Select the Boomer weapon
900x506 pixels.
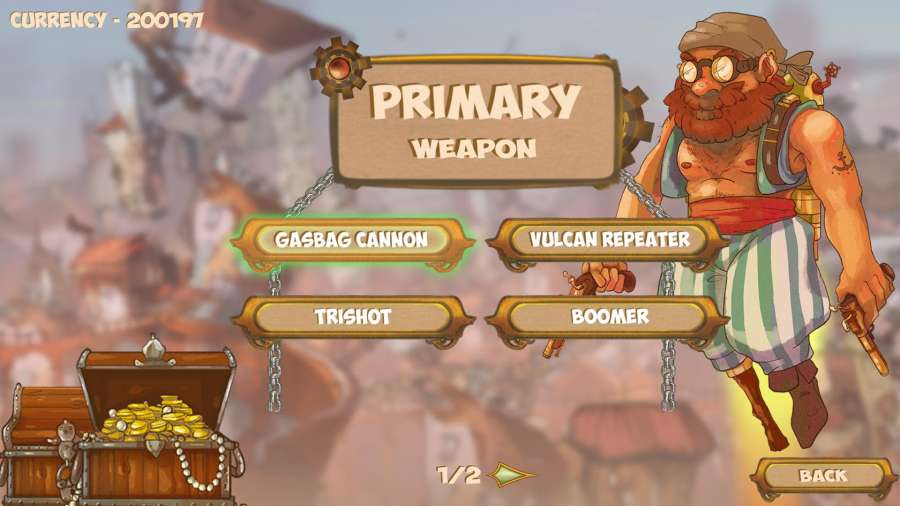point(609,317)
